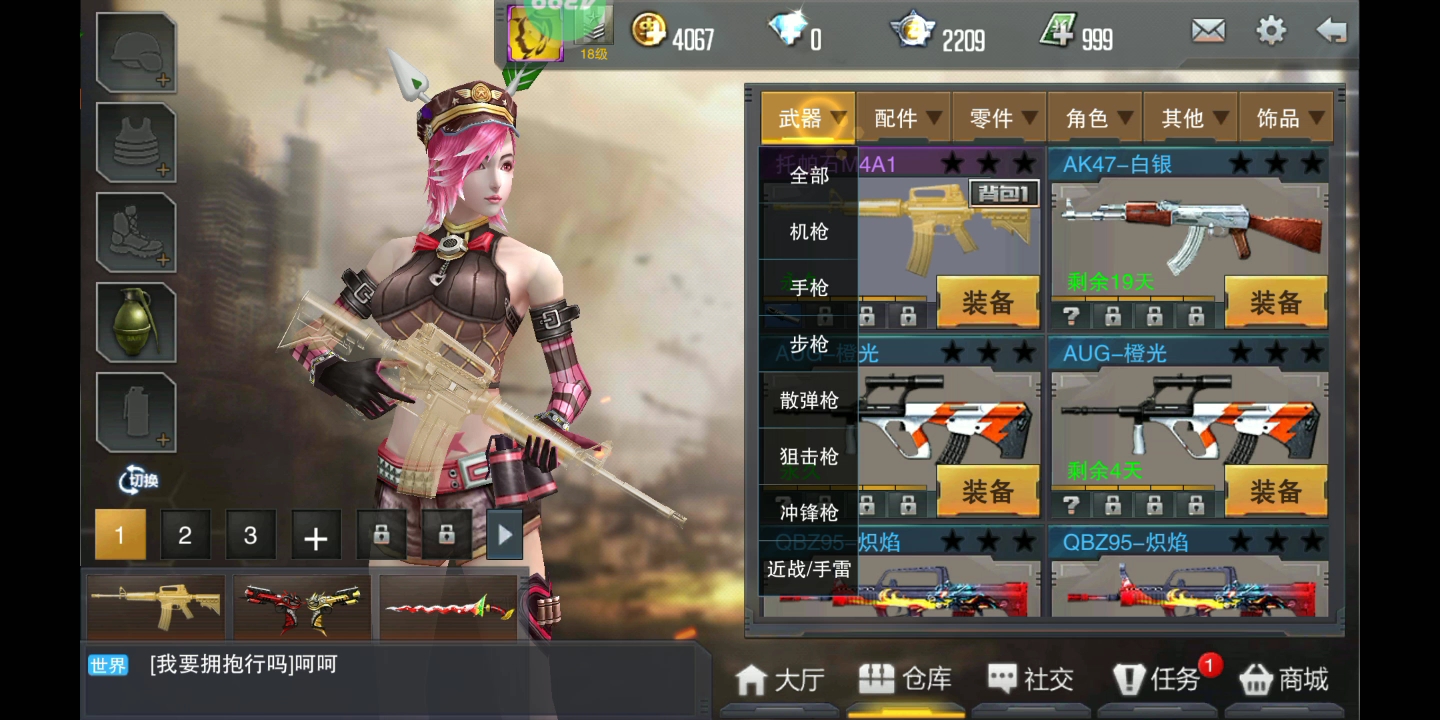Open the 武器 weapons dropdown
The width and height of the screenshot is (1440, 720).
[x=807, y=119]
